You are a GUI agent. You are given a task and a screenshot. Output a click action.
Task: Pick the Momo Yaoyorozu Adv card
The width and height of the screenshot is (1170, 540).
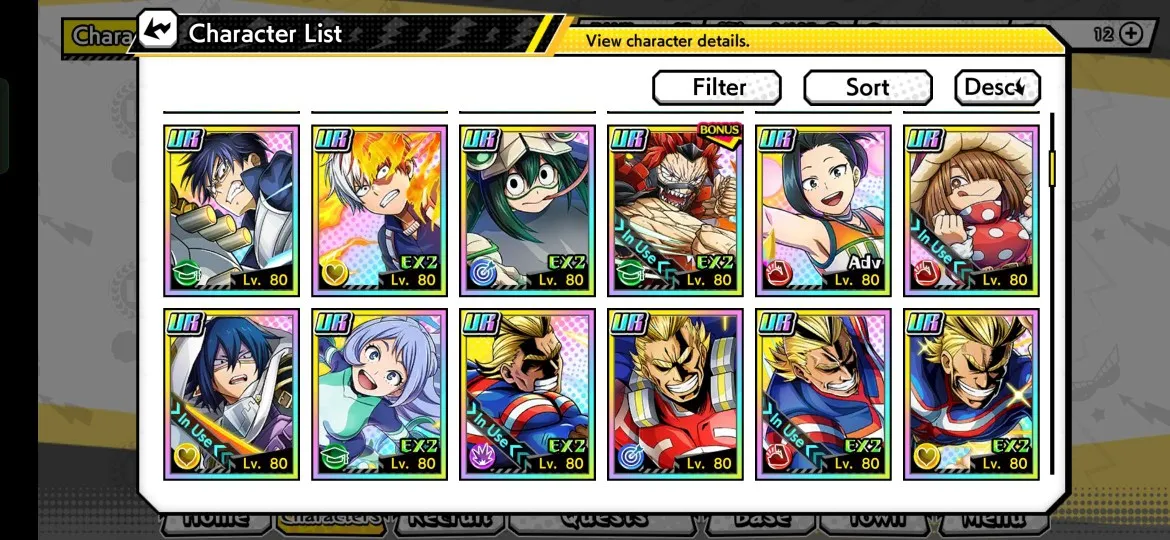823,210
